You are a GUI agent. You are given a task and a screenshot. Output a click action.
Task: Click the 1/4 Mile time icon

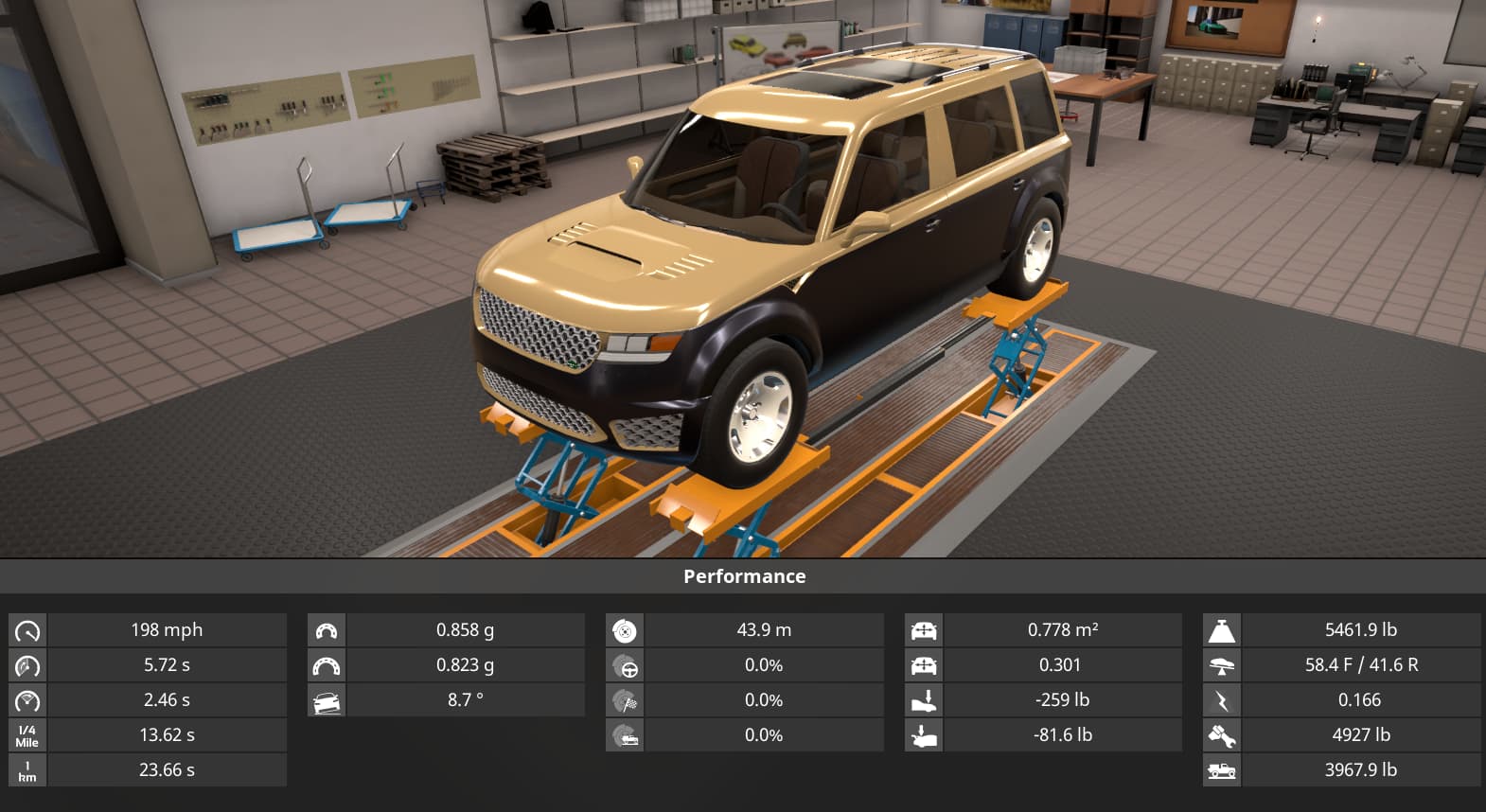click(27, 735)
